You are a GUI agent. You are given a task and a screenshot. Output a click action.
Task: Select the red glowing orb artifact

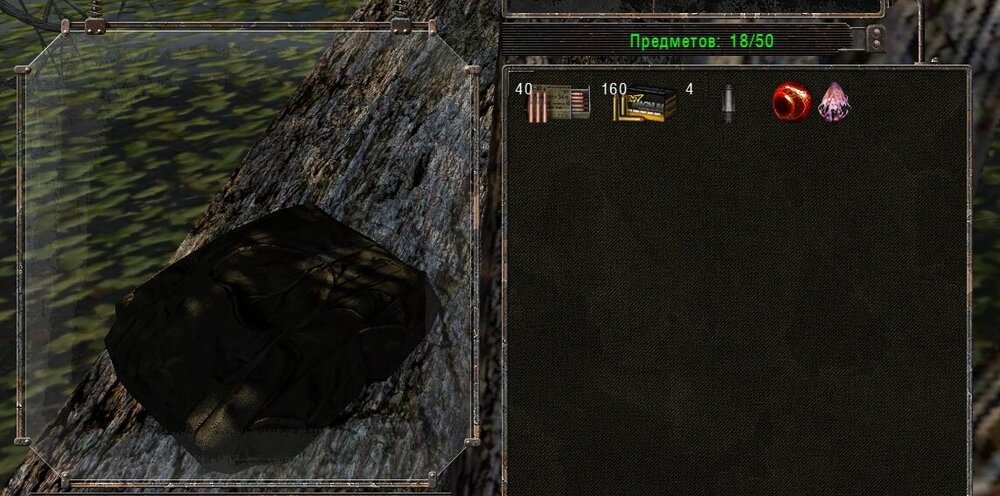[790, 103]
